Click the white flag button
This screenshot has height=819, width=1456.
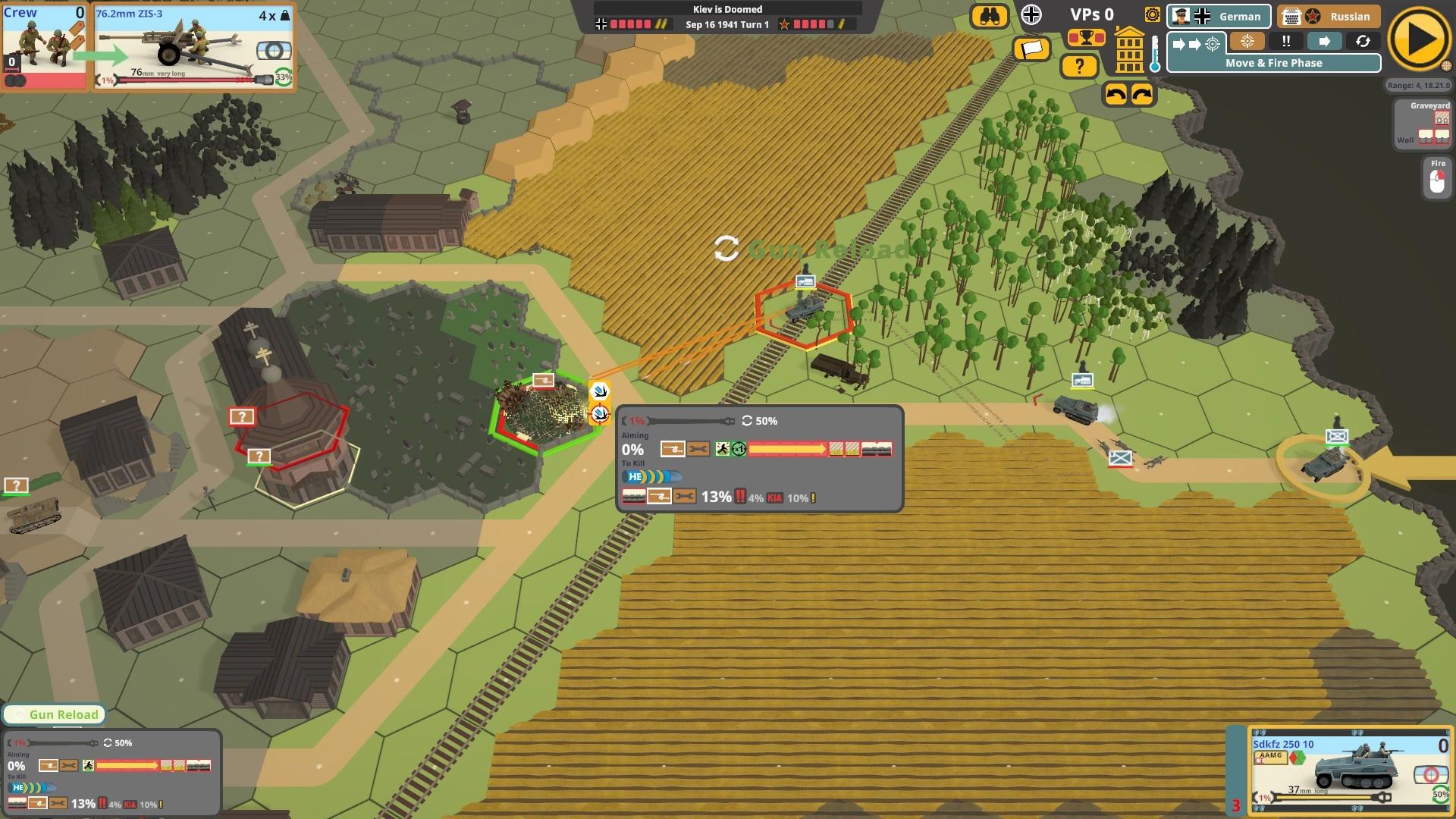[1031, 49]
